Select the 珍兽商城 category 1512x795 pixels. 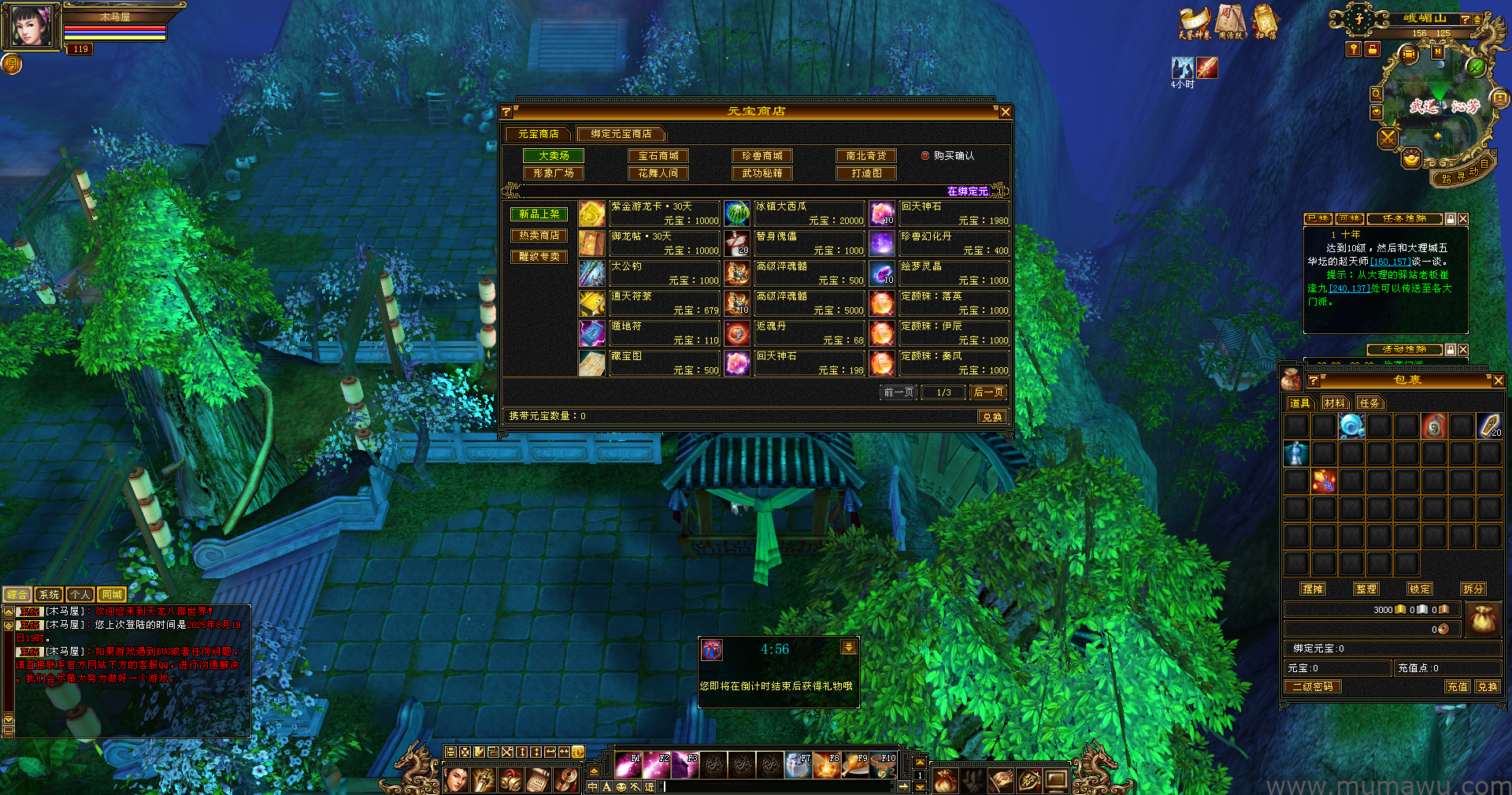point(762,156)
